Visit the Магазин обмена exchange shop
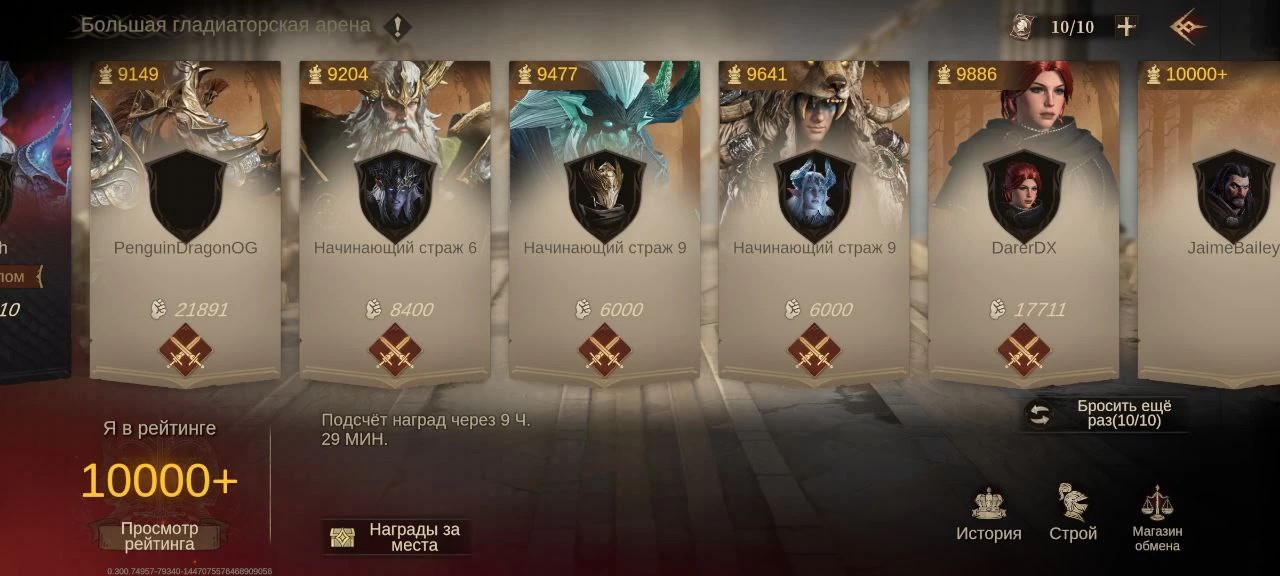Image resolution: width=1280 pixels, height=576 pixels. pos(1157,518)
